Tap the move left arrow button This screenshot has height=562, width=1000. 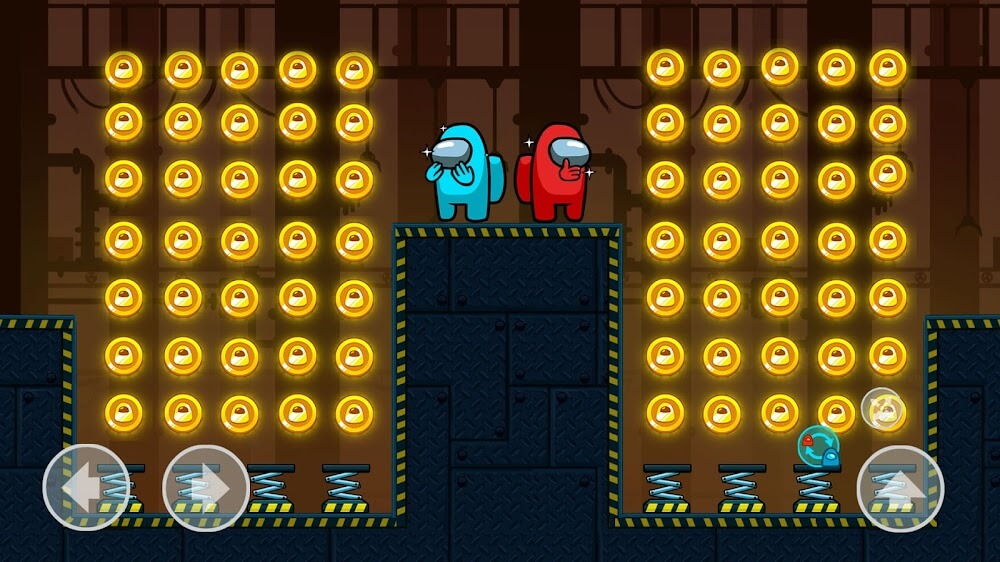coord(86,488)
